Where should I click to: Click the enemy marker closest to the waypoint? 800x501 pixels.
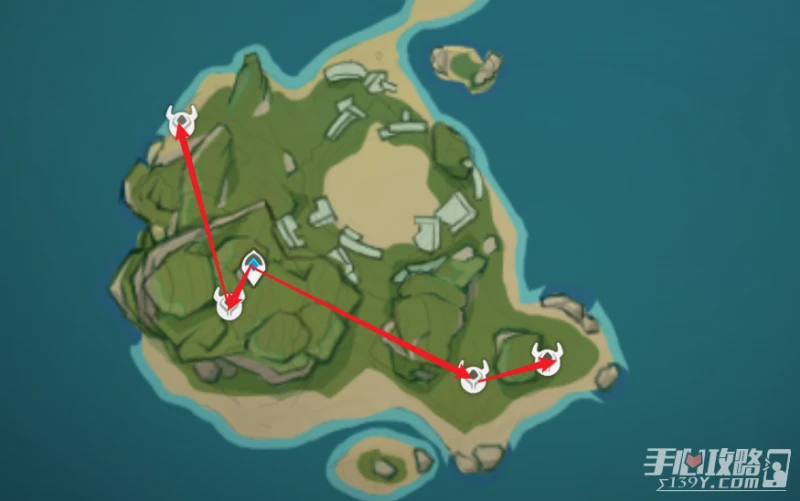pyautogui.click(x=229, y=303)
